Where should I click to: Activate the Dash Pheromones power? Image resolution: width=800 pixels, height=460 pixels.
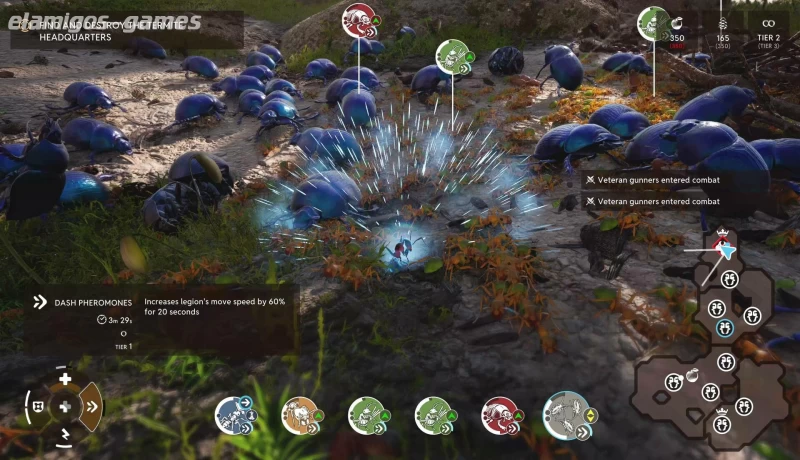[x=90, y=406]
